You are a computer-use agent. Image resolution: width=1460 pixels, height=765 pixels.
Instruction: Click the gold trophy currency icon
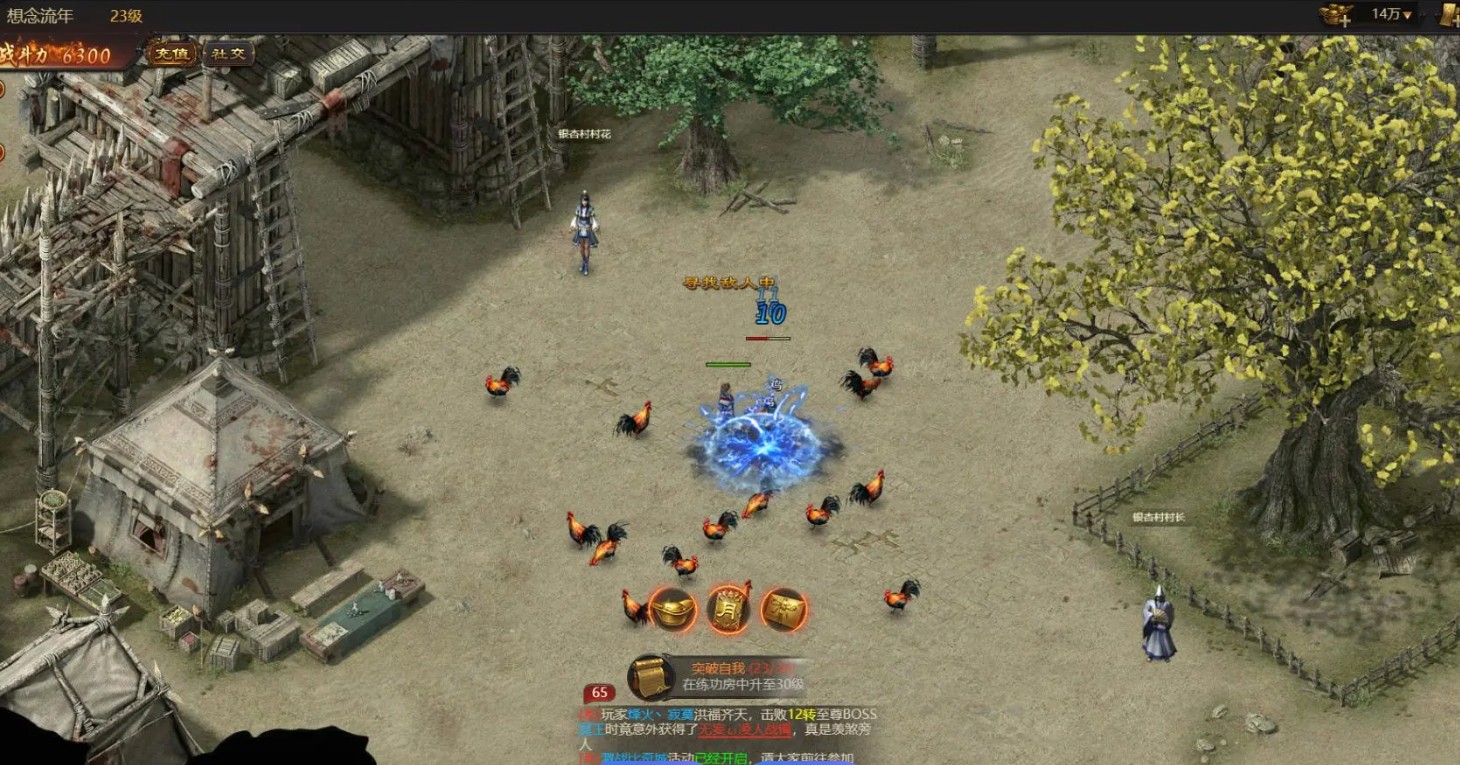pos(1332,13)
